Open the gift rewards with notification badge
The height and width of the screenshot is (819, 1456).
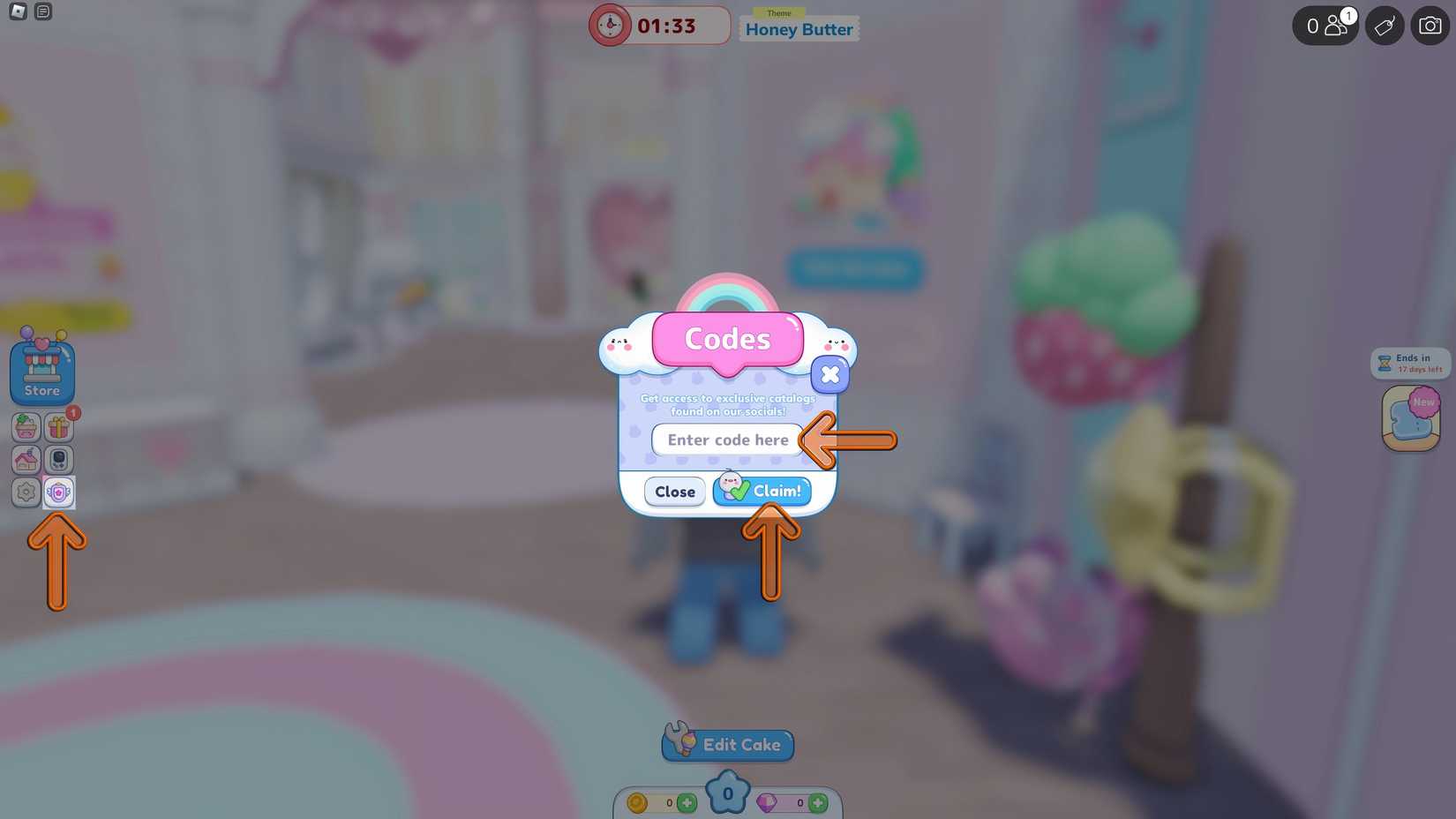(x=58, y=427)
